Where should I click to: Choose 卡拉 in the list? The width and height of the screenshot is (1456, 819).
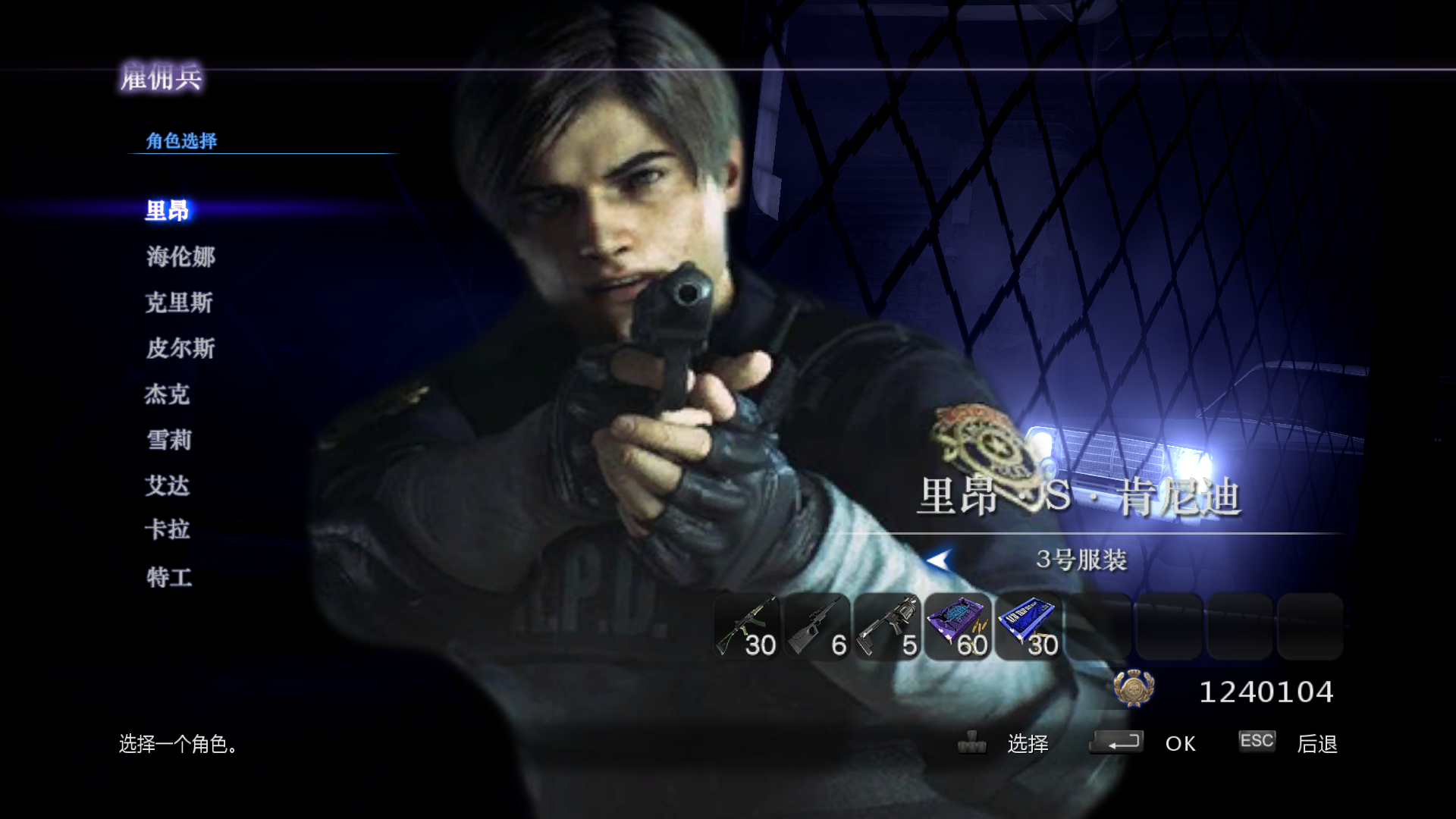[x=168, y=529]
